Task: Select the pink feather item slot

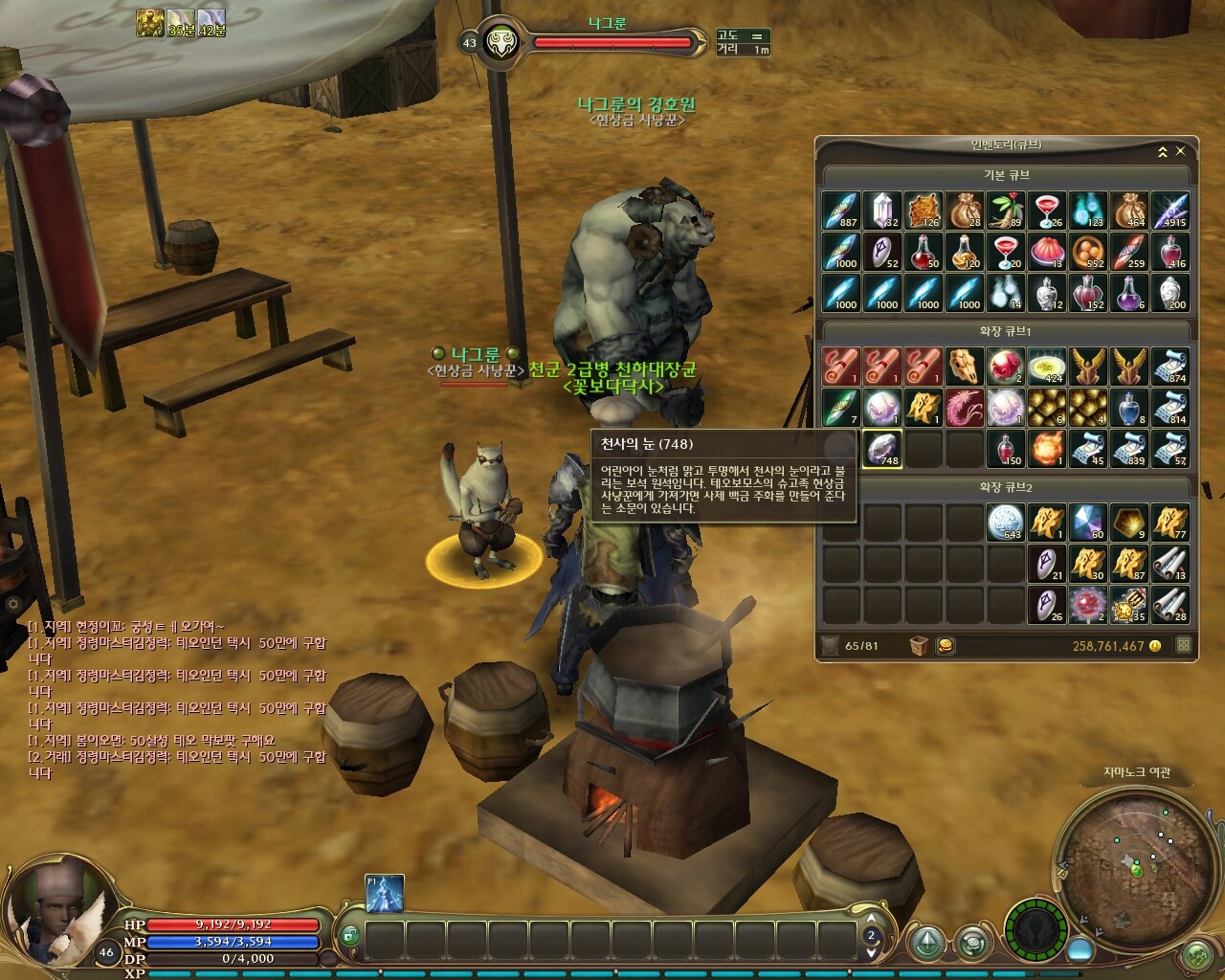Action: coord(965,408)
